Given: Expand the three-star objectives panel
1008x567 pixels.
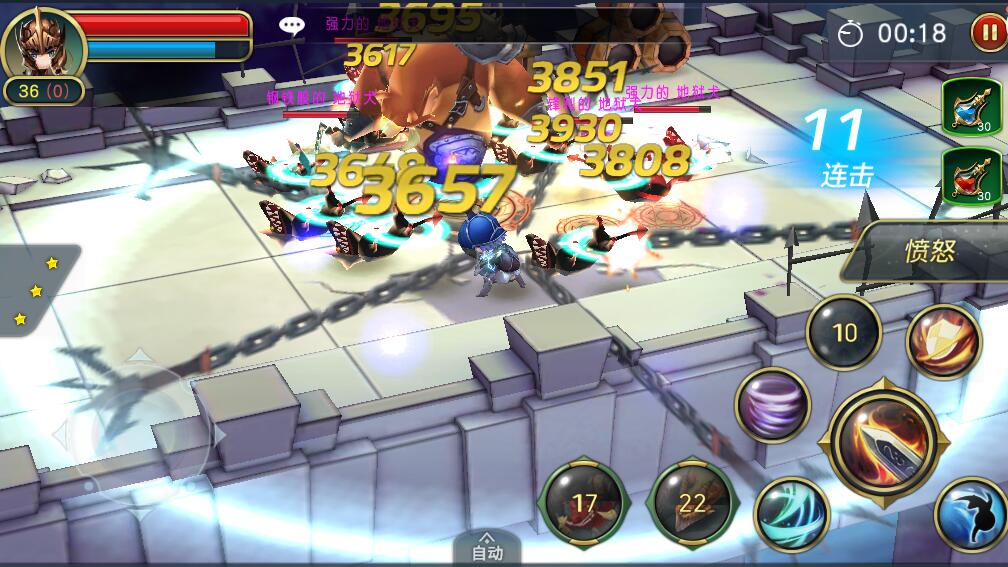Looking at the screenshot, I should click(x=35, y=291).
